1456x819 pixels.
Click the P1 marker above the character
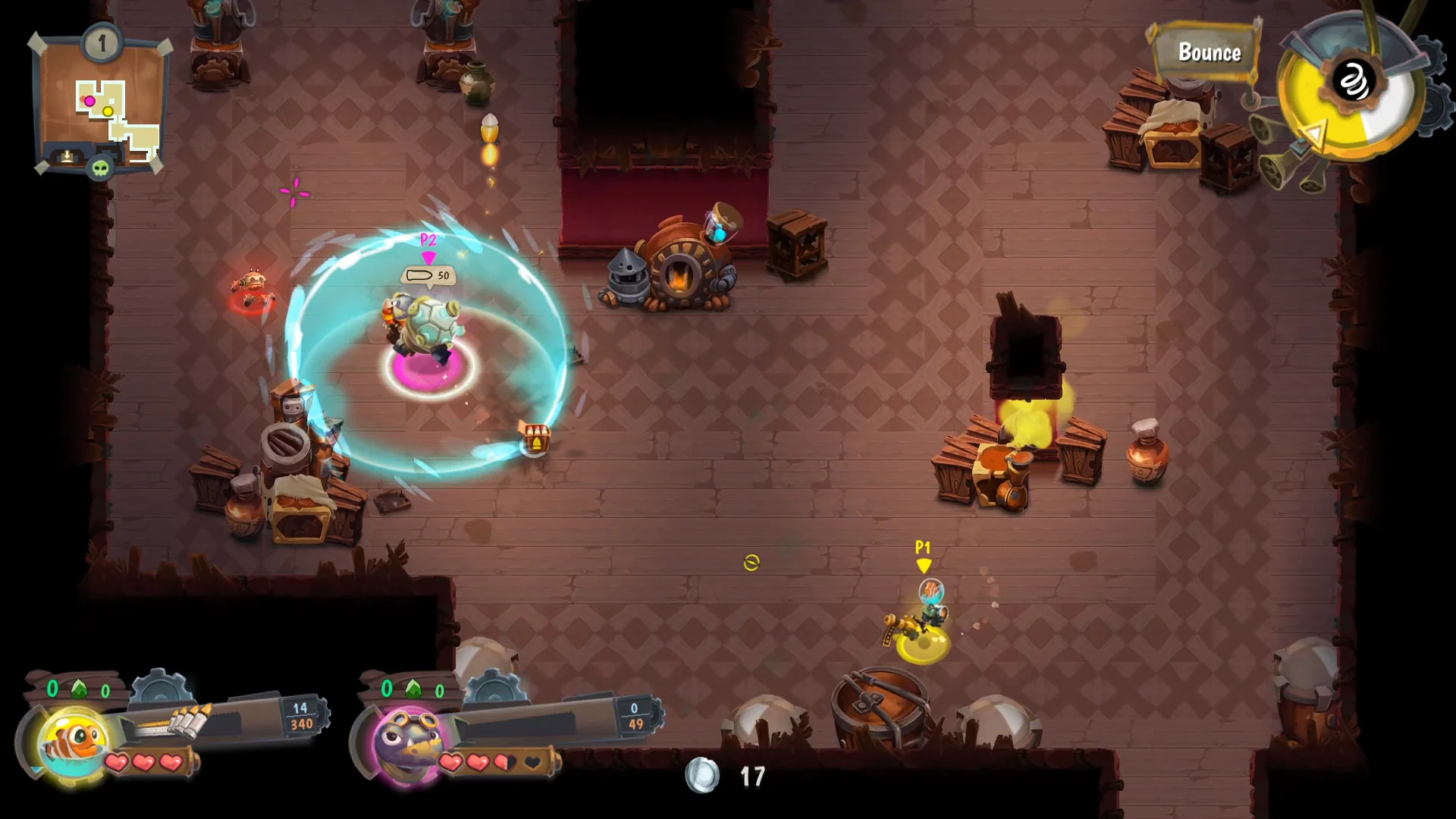pos(923,554)
